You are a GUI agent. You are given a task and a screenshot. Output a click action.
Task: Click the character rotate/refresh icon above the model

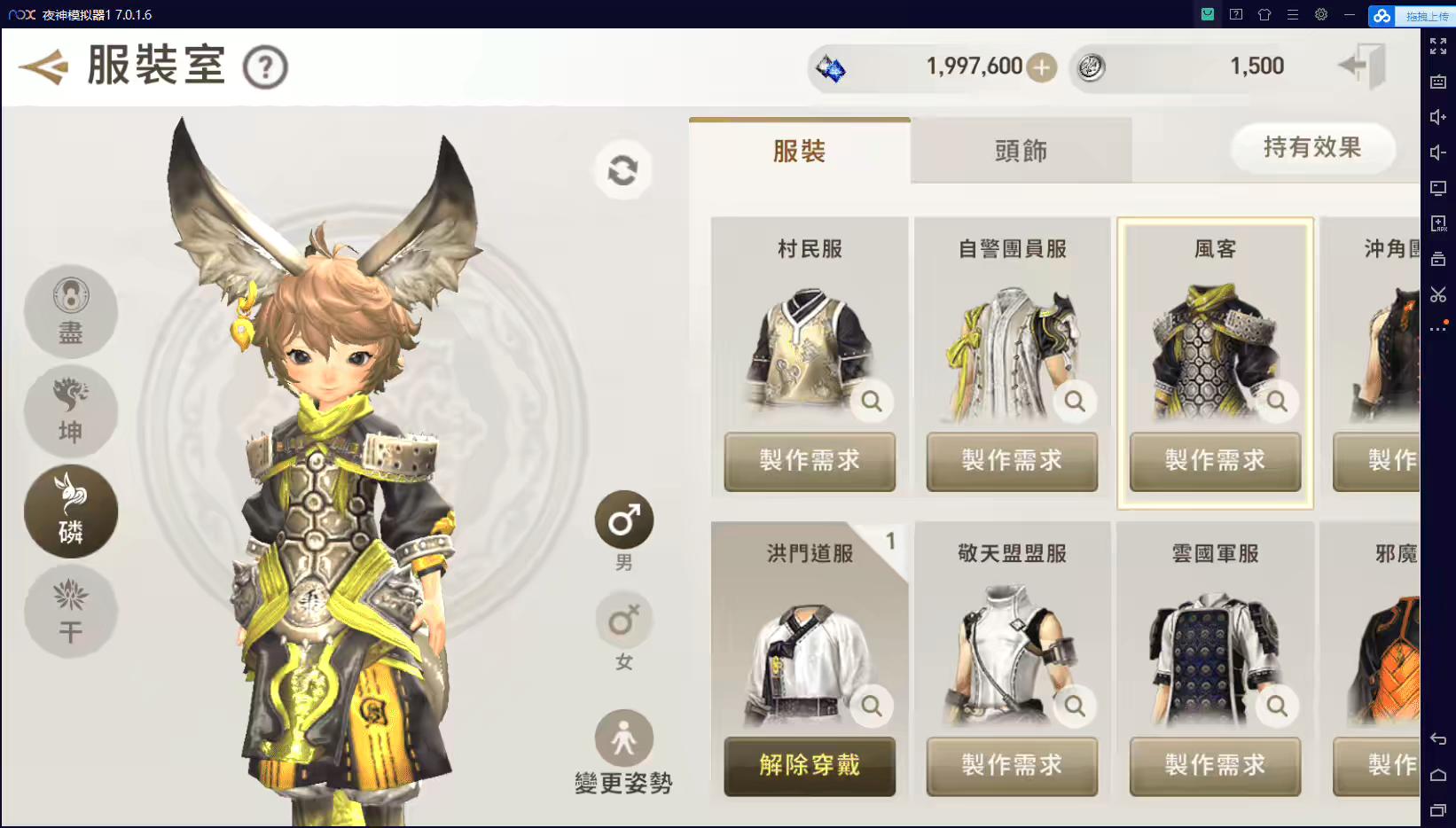[622, 169]
